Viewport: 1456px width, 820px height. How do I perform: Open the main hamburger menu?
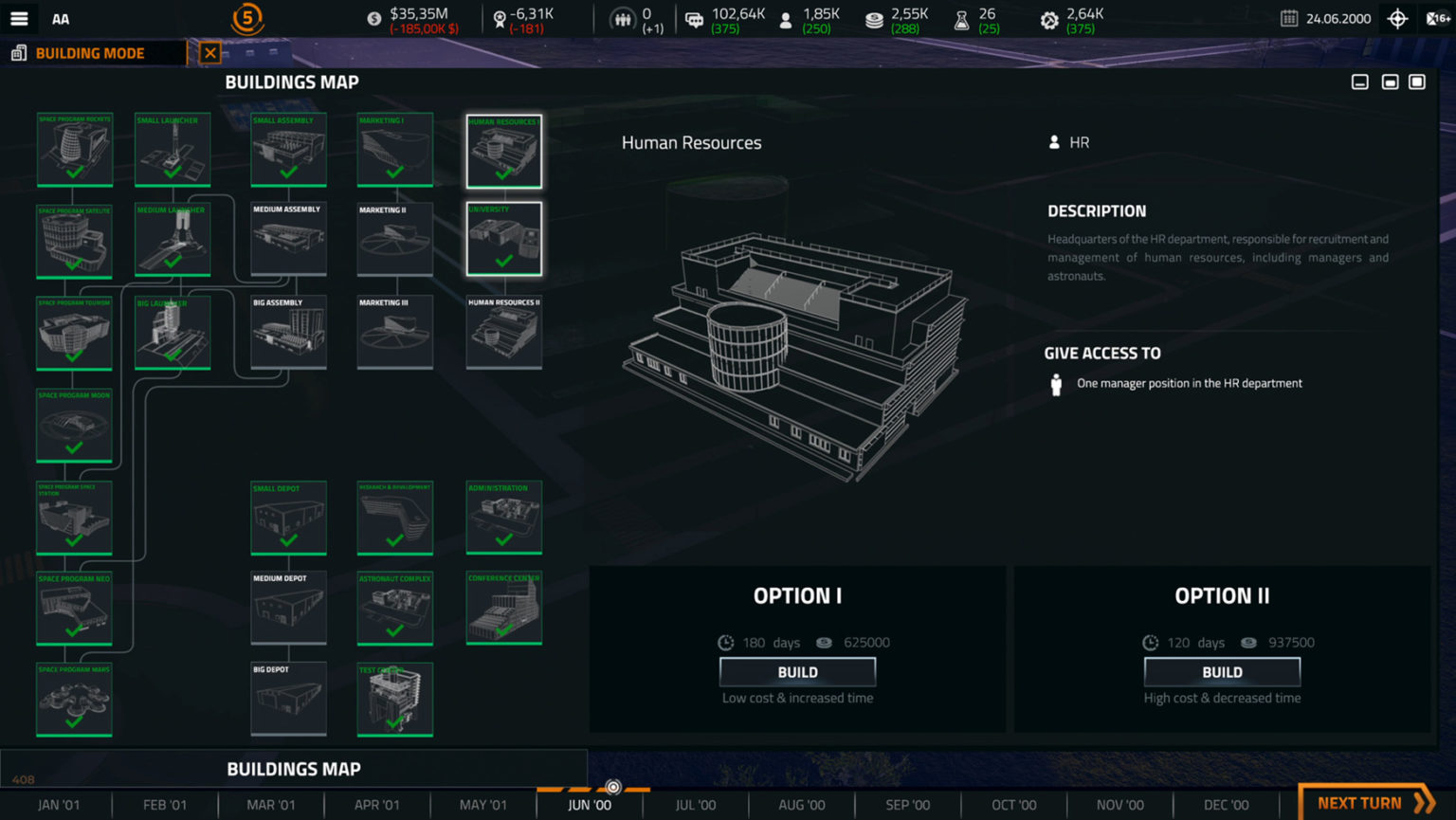coord(19,18)
